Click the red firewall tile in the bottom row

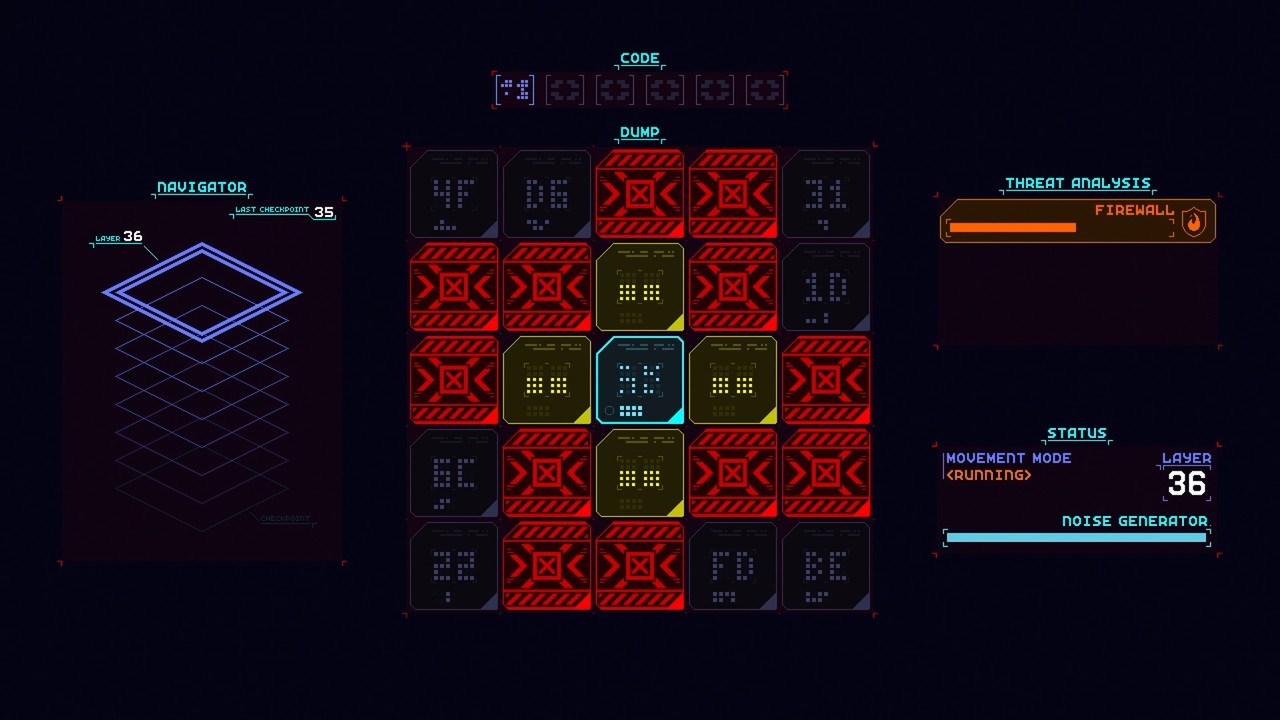click(546, 567)
